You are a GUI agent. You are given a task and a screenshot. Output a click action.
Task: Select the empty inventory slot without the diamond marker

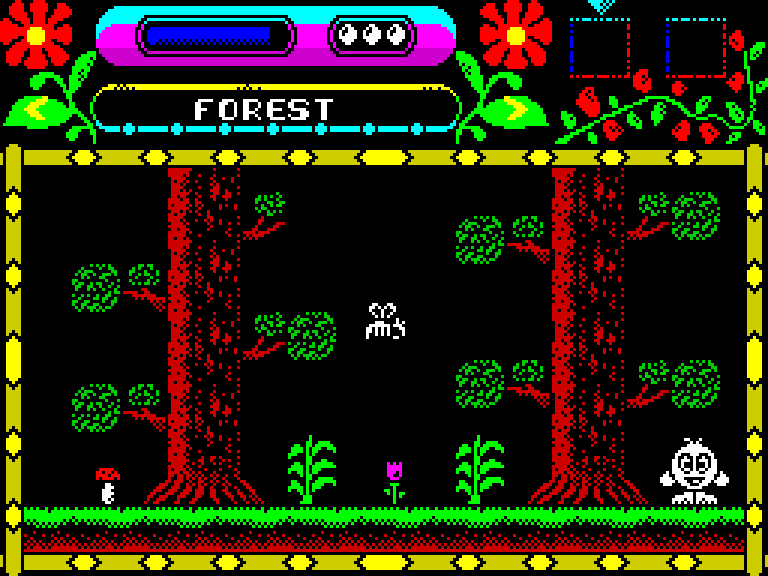tap(696, 47)
